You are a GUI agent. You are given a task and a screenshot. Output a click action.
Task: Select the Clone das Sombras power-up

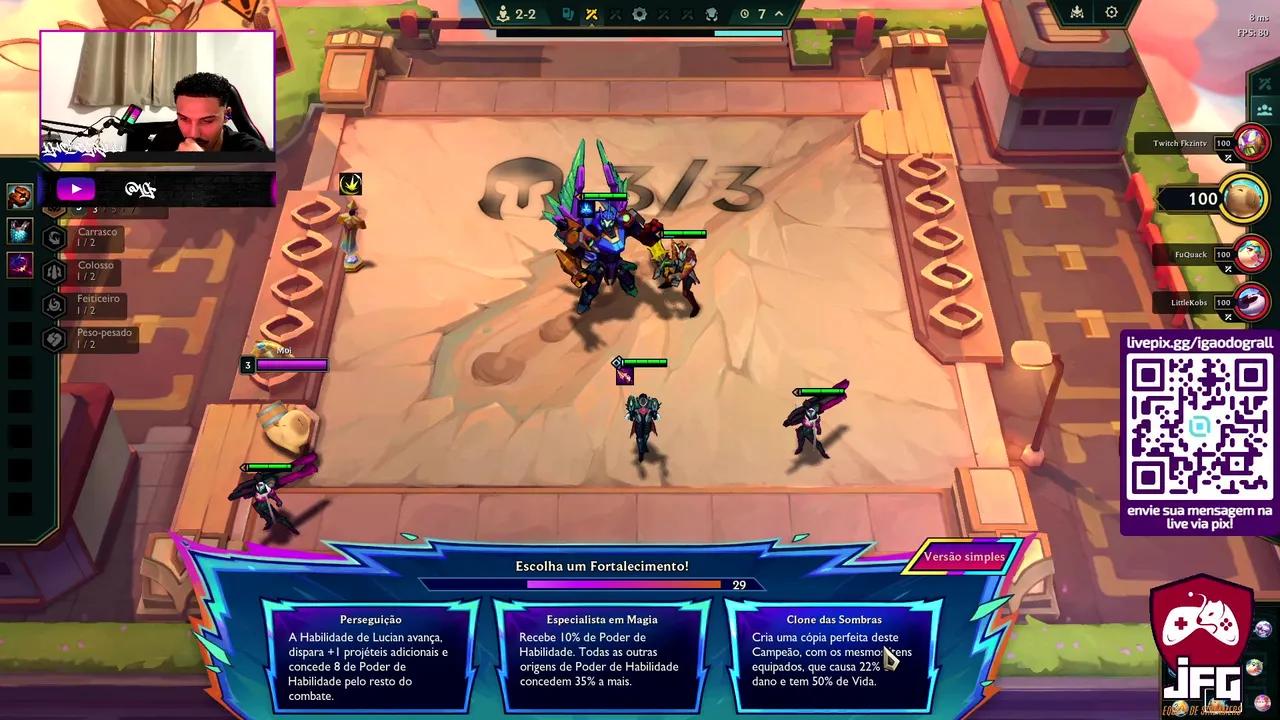(833, 657)
